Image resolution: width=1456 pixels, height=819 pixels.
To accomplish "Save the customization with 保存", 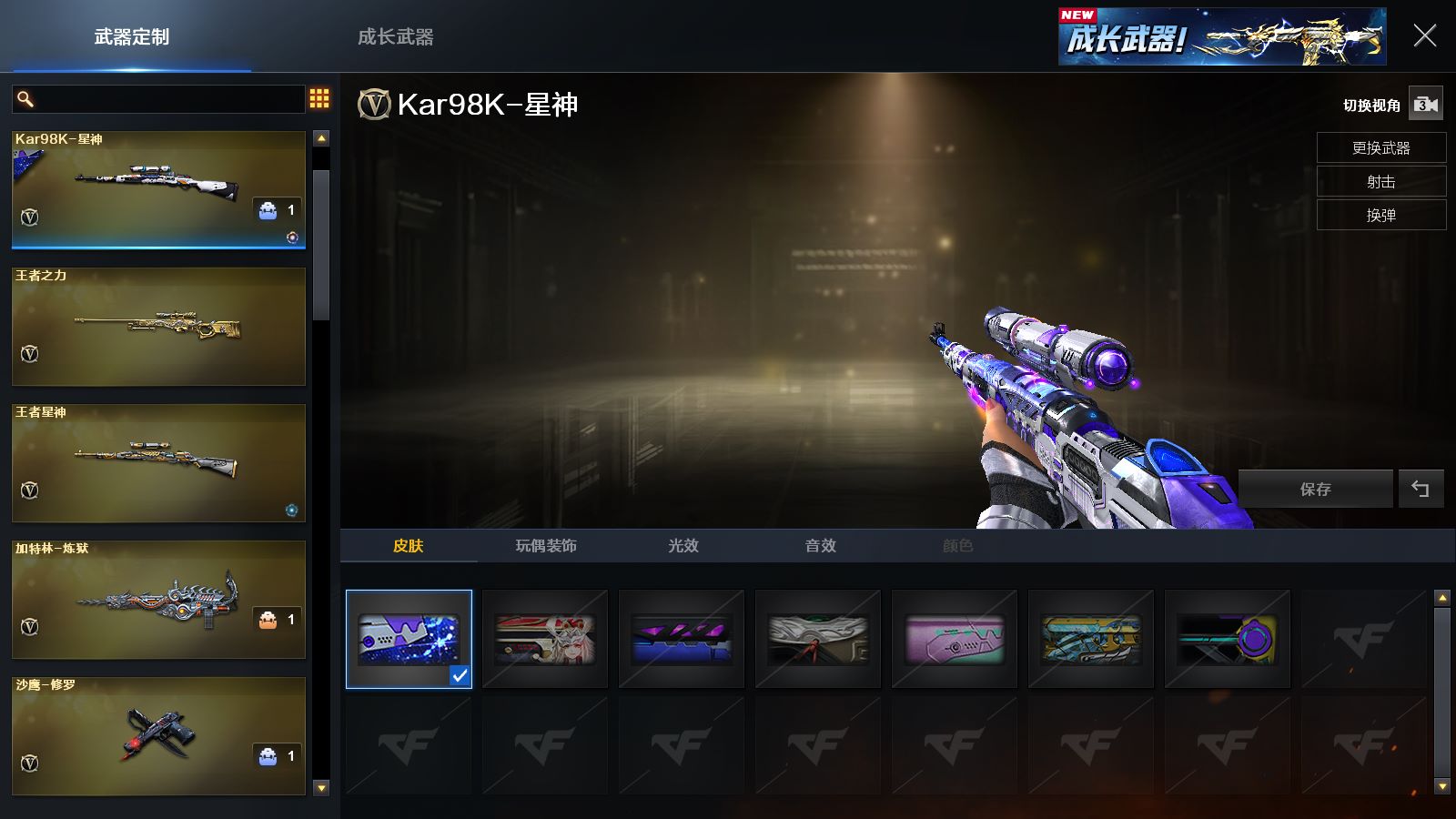I will pos(1315,489).
